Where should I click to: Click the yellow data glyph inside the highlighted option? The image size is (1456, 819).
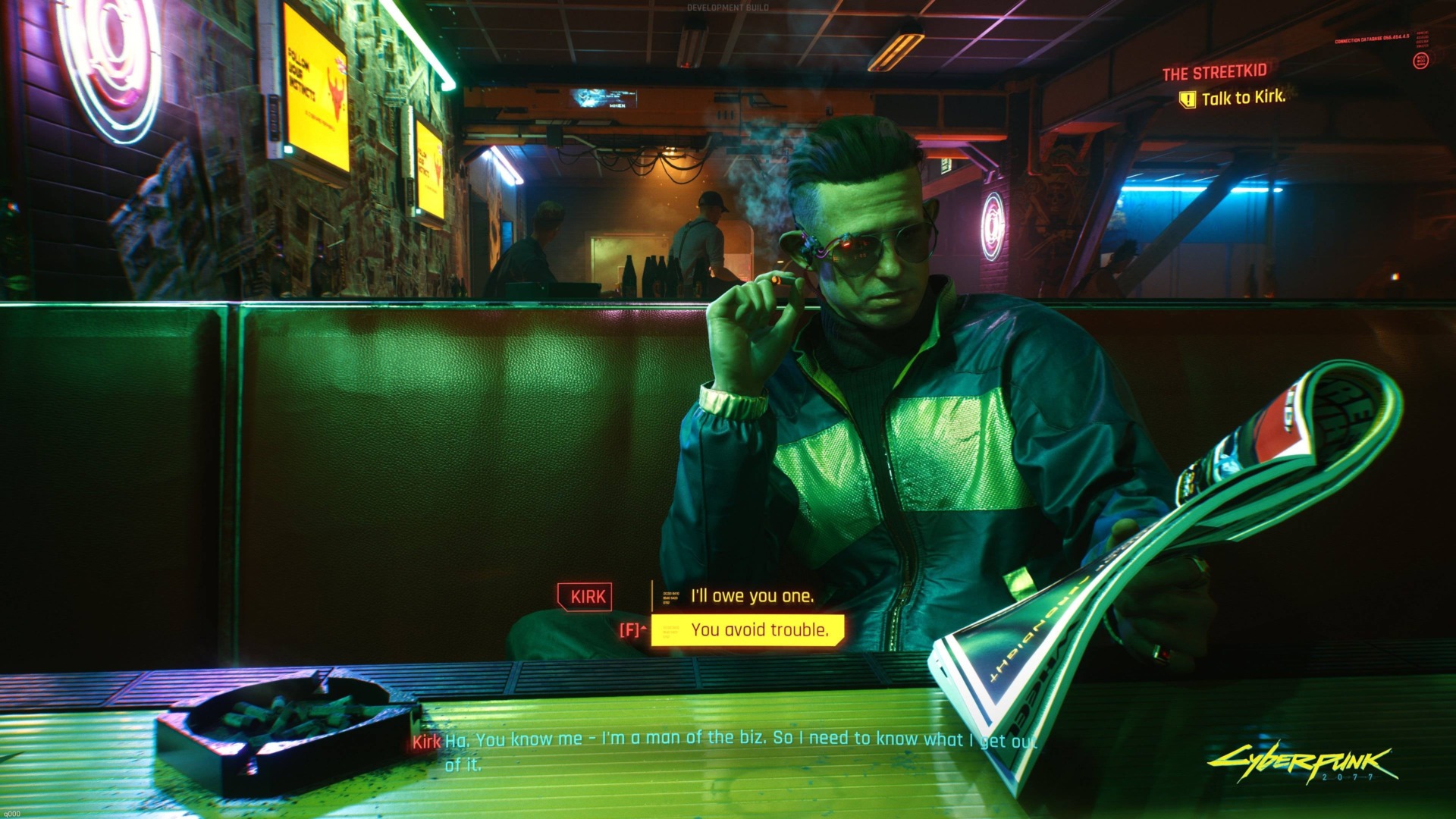click(x=670, y=631)
